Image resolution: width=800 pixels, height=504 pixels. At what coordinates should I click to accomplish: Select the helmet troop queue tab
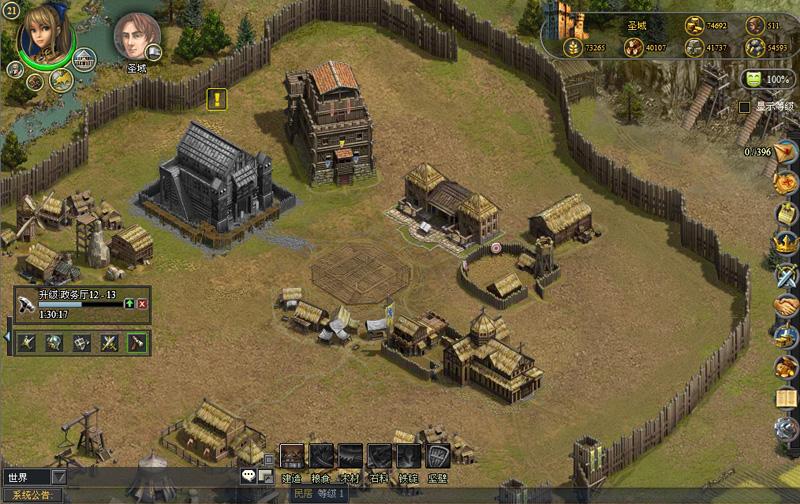[54, 342]
